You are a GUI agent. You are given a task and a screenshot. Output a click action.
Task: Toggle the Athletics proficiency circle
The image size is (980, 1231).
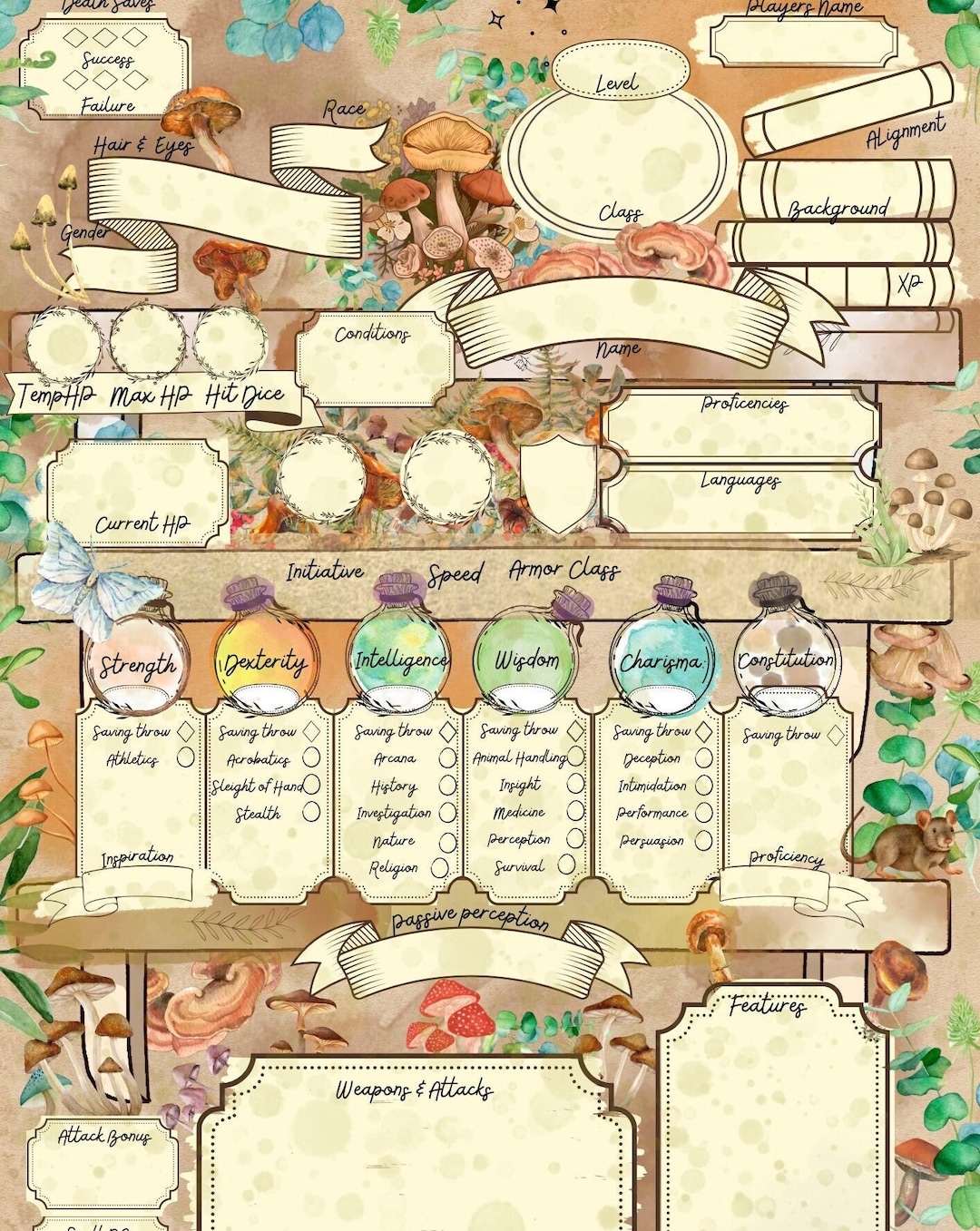pos(185,757)
